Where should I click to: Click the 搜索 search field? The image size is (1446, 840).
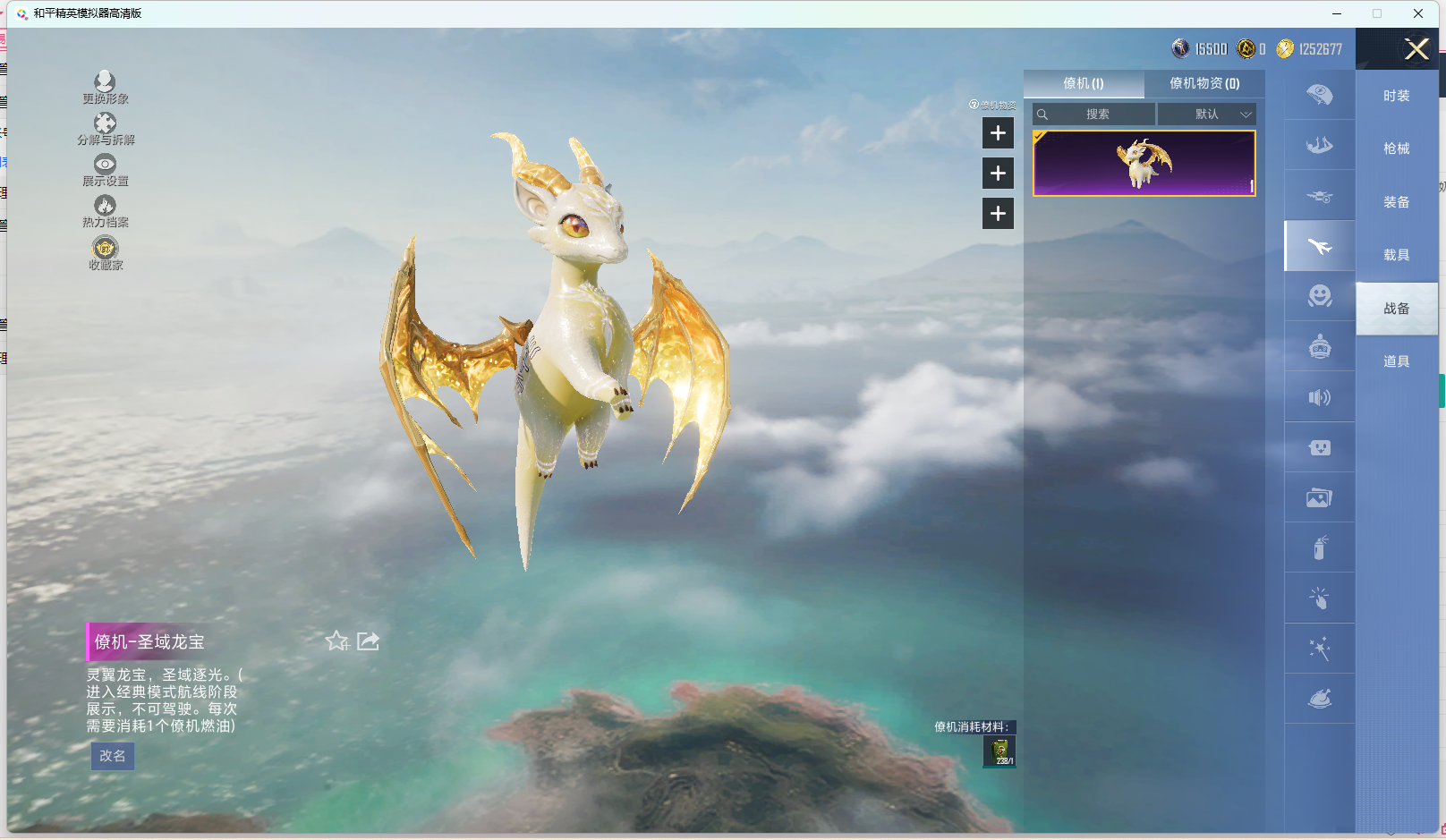pyautogui.click(x=1097, y=115)
